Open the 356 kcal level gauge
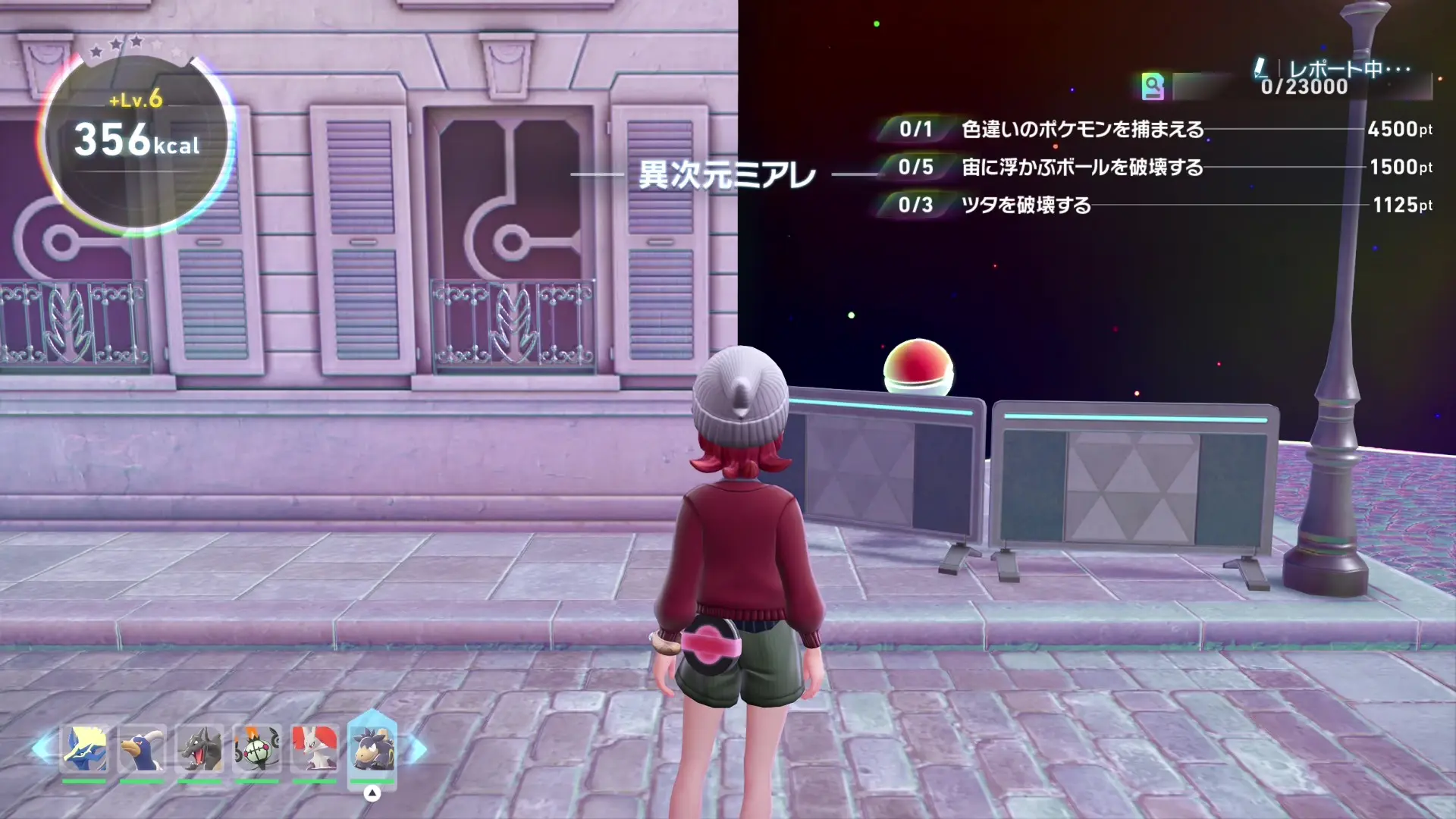This screenshot has height=819, width=1456. coord(137,142)
